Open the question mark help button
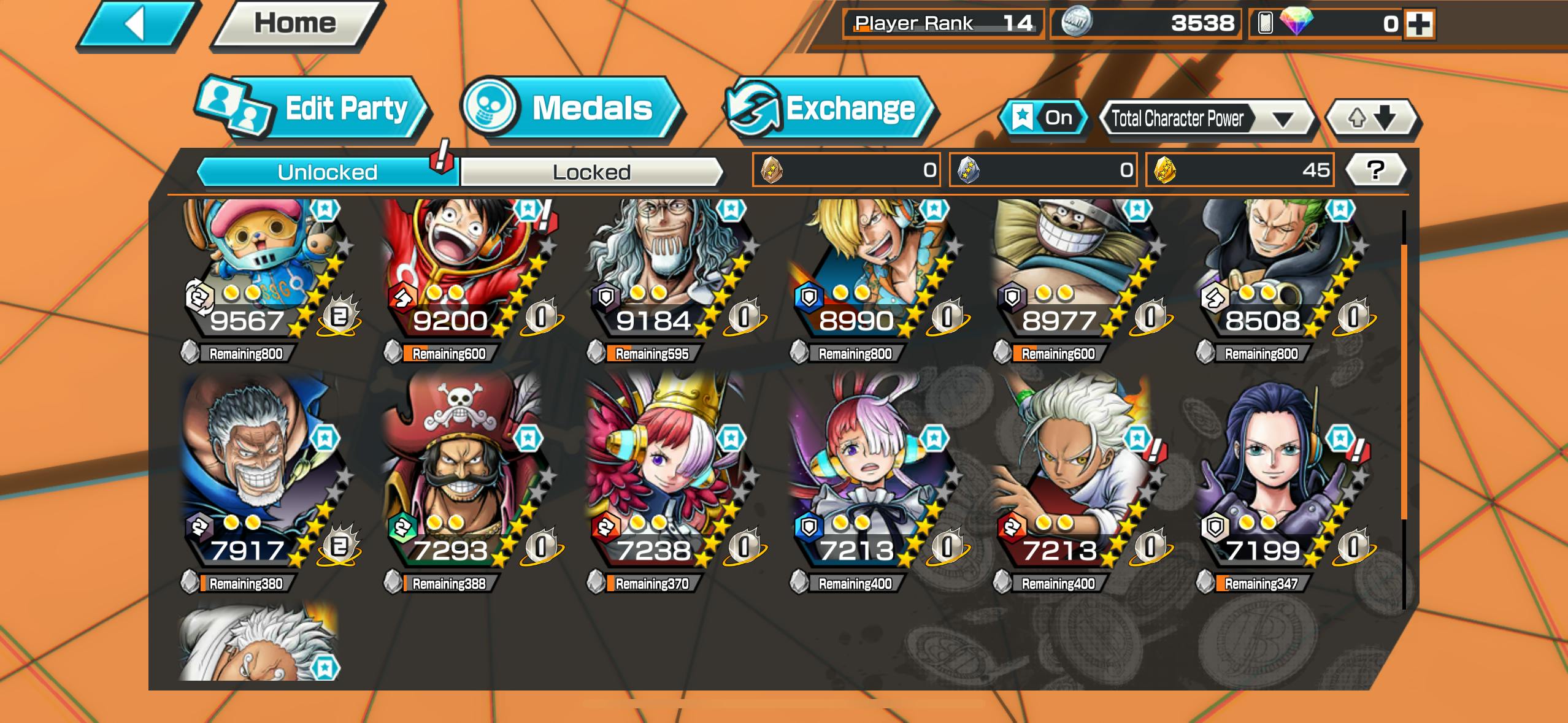 click(1375, 170)
